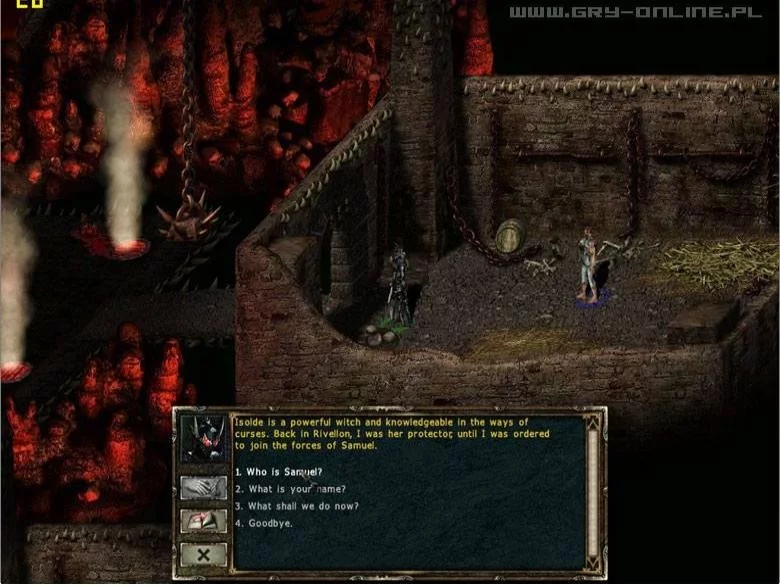Ask "Who is Samuel?"
Screen dimensions: 780x585
click(x=279, y=471)
